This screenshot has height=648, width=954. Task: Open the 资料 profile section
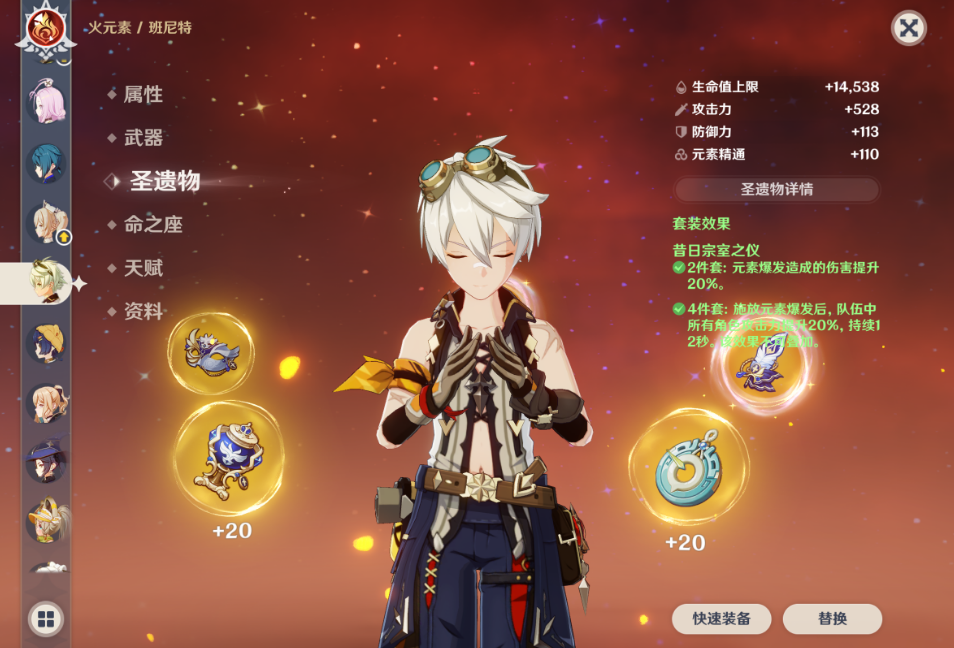(142, 312)
